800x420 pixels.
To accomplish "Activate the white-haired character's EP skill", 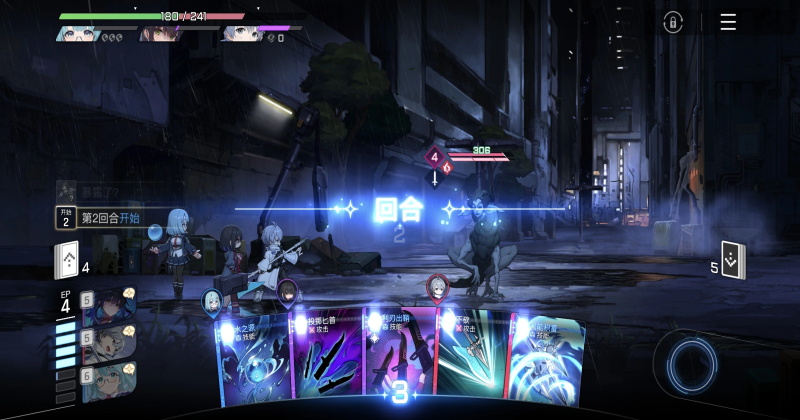I will tap(108, 343).
